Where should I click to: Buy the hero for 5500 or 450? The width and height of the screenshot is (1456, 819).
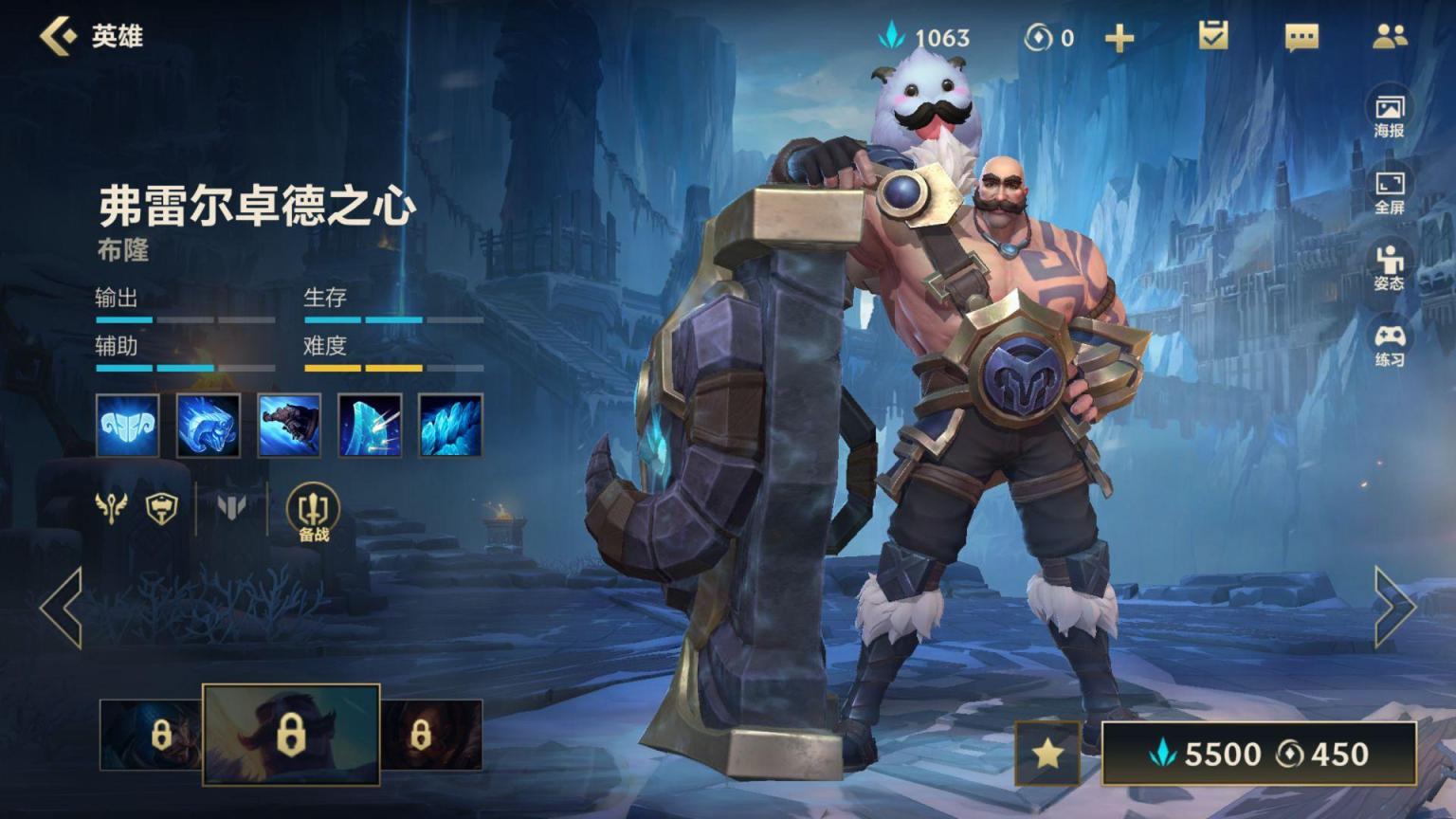click(x=1258, y=754)
